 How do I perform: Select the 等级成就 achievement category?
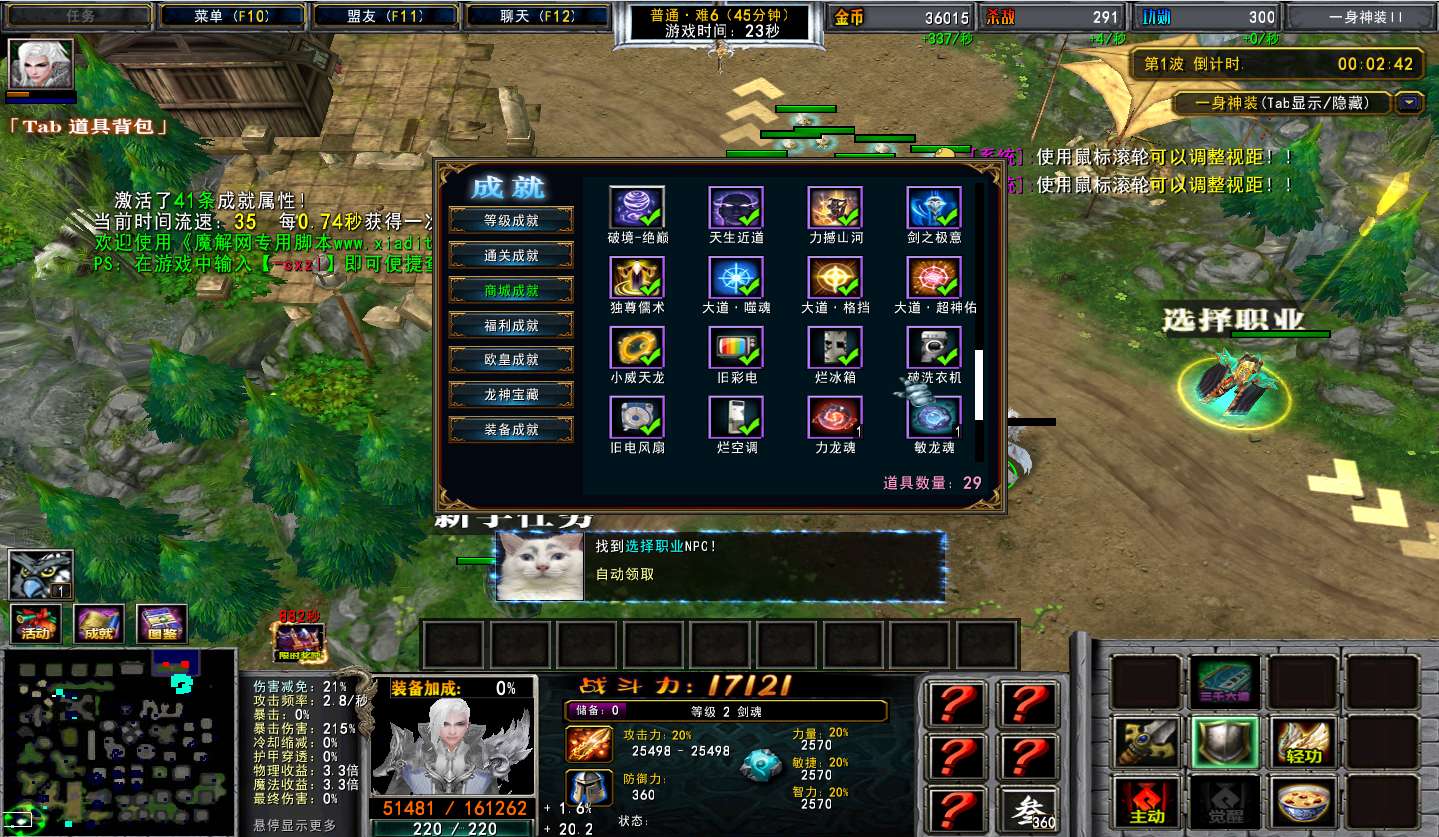[x=511, y=221]
